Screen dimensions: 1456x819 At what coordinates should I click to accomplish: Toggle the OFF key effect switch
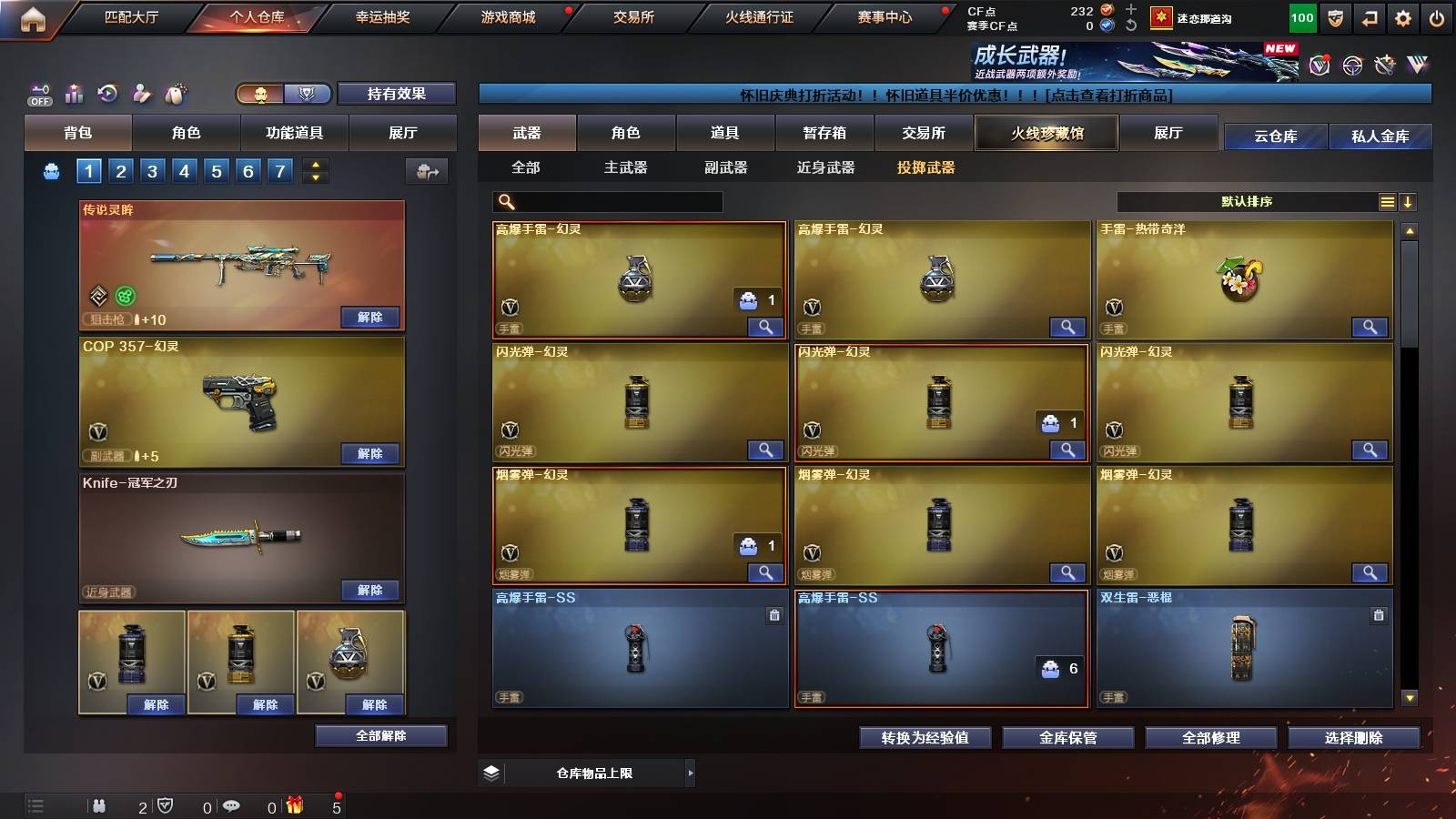point(38,94)
